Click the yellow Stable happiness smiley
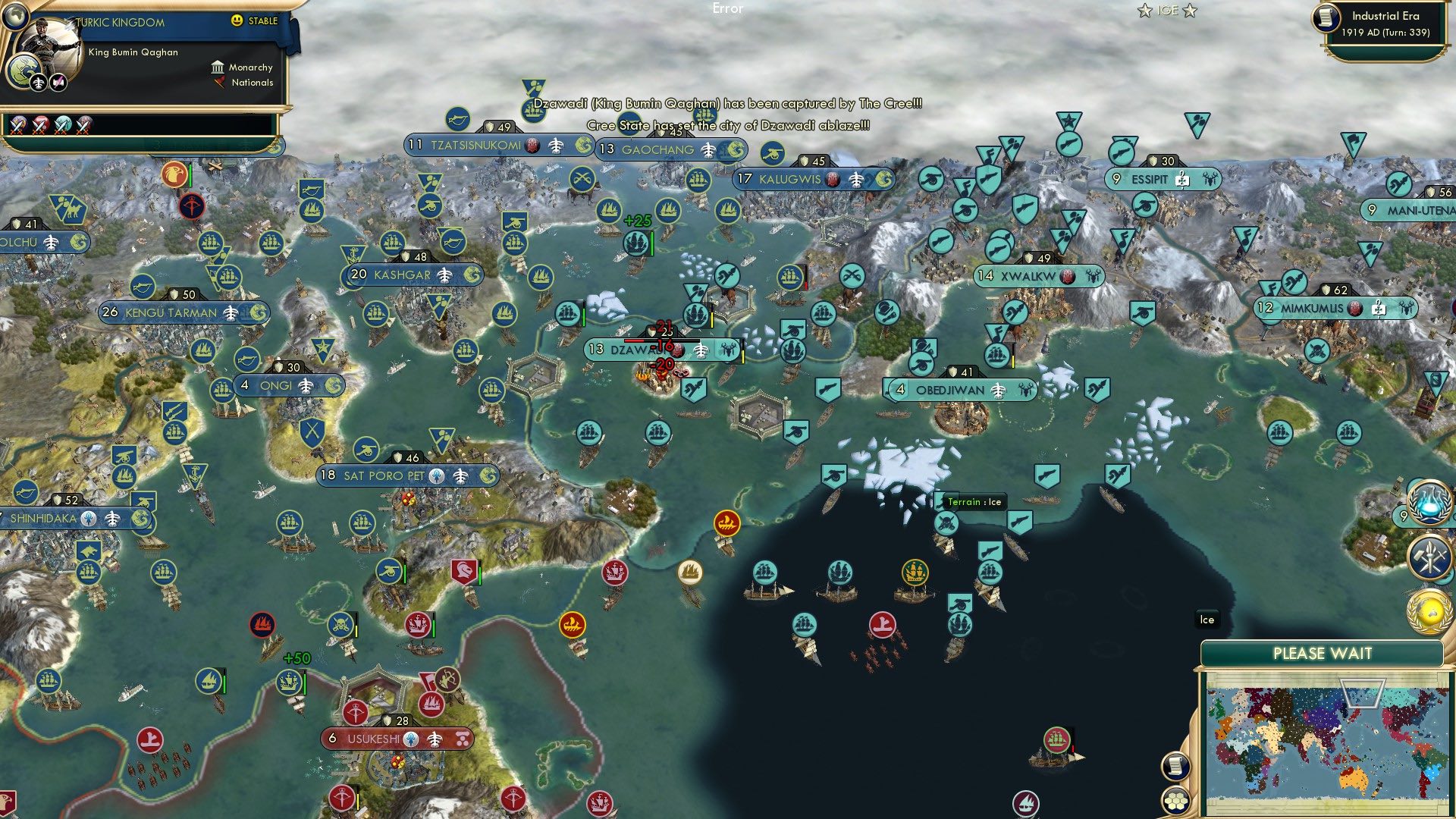The width and height of the screenshot is (1456, 819). click(237, 21)
